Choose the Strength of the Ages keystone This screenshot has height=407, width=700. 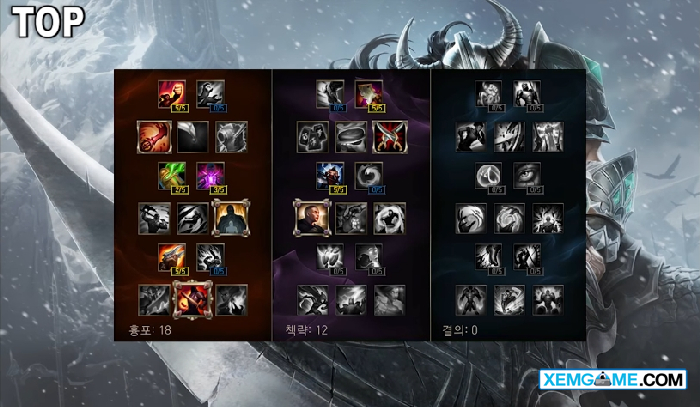(x=509, y=299)
